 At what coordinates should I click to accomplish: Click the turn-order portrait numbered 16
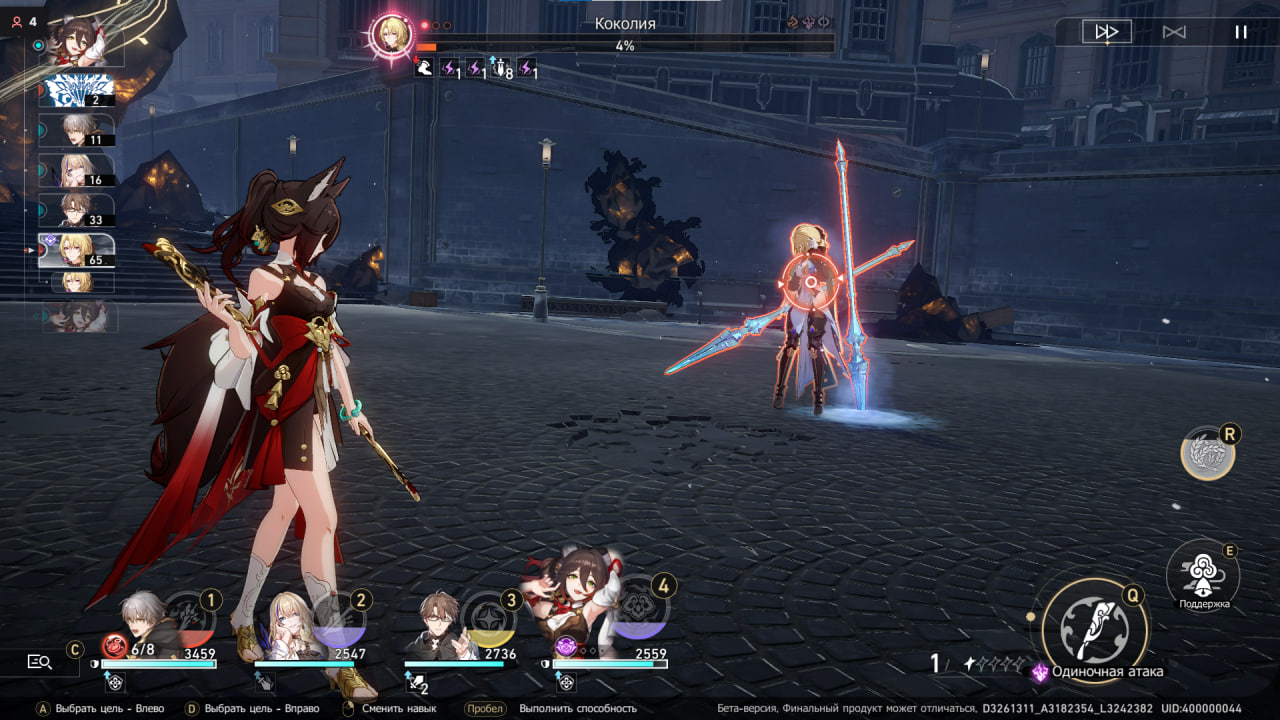78,170
